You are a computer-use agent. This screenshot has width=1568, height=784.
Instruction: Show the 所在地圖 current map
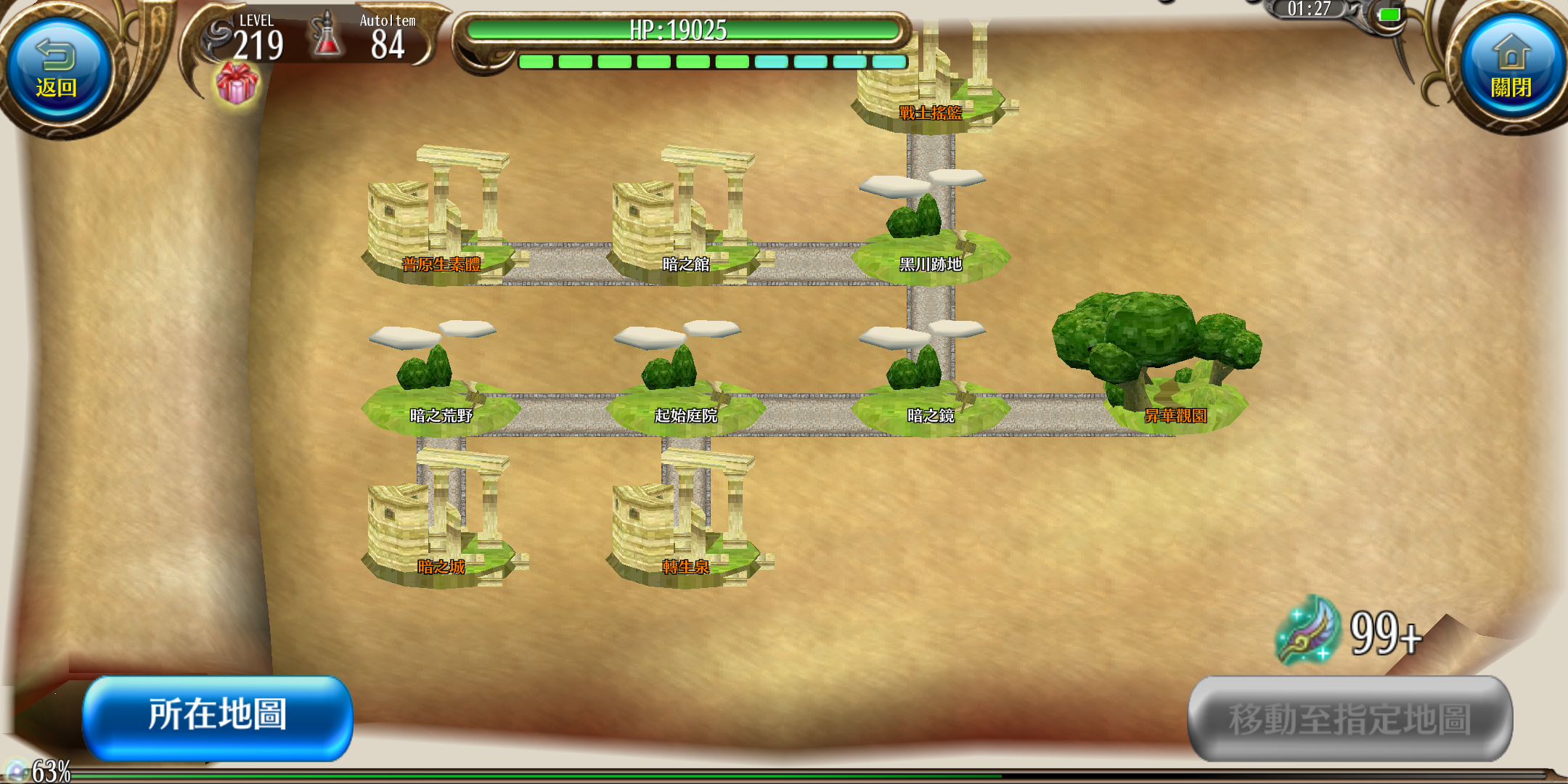click(x=218, y=716)
